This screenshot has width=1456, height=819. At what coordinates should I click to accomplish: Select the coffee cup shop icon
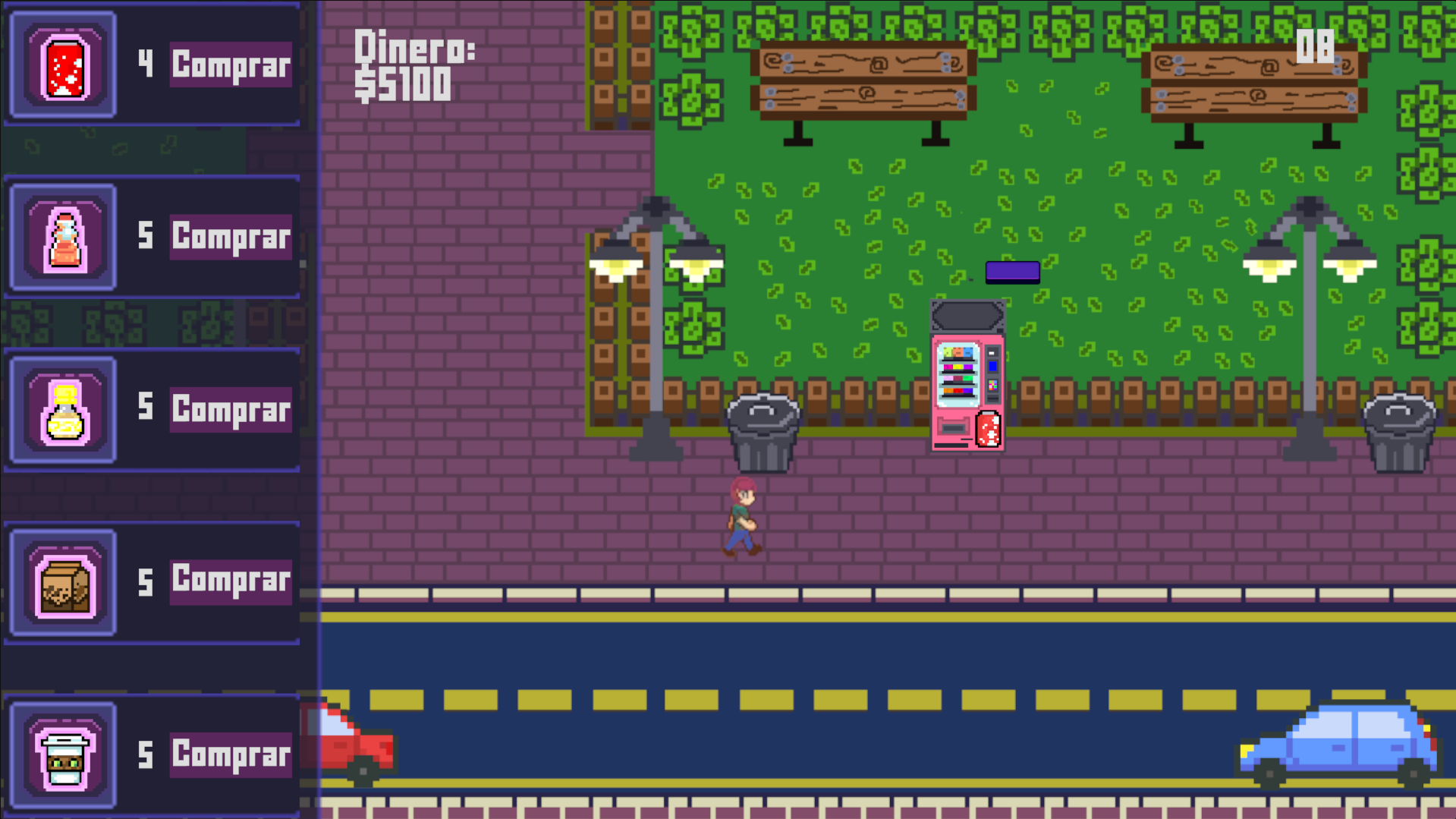point(63,754)
